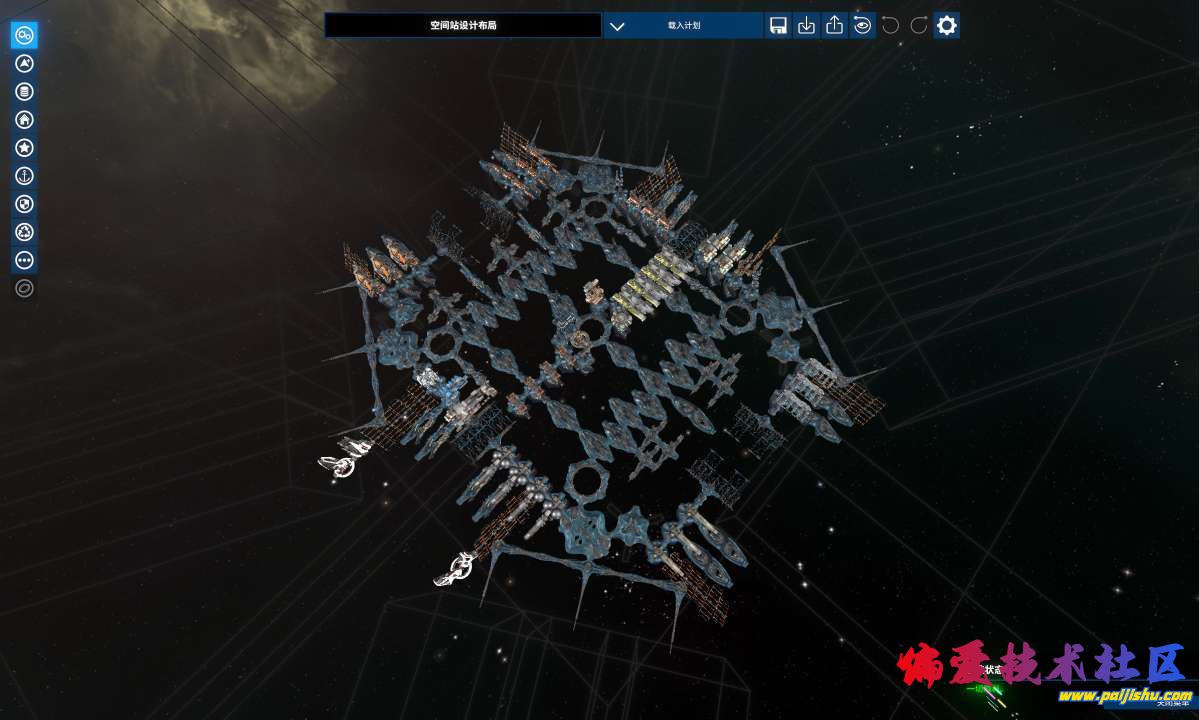Select the gears production modules category
This screenshot has height=720, width=1199.
(25, 36)
